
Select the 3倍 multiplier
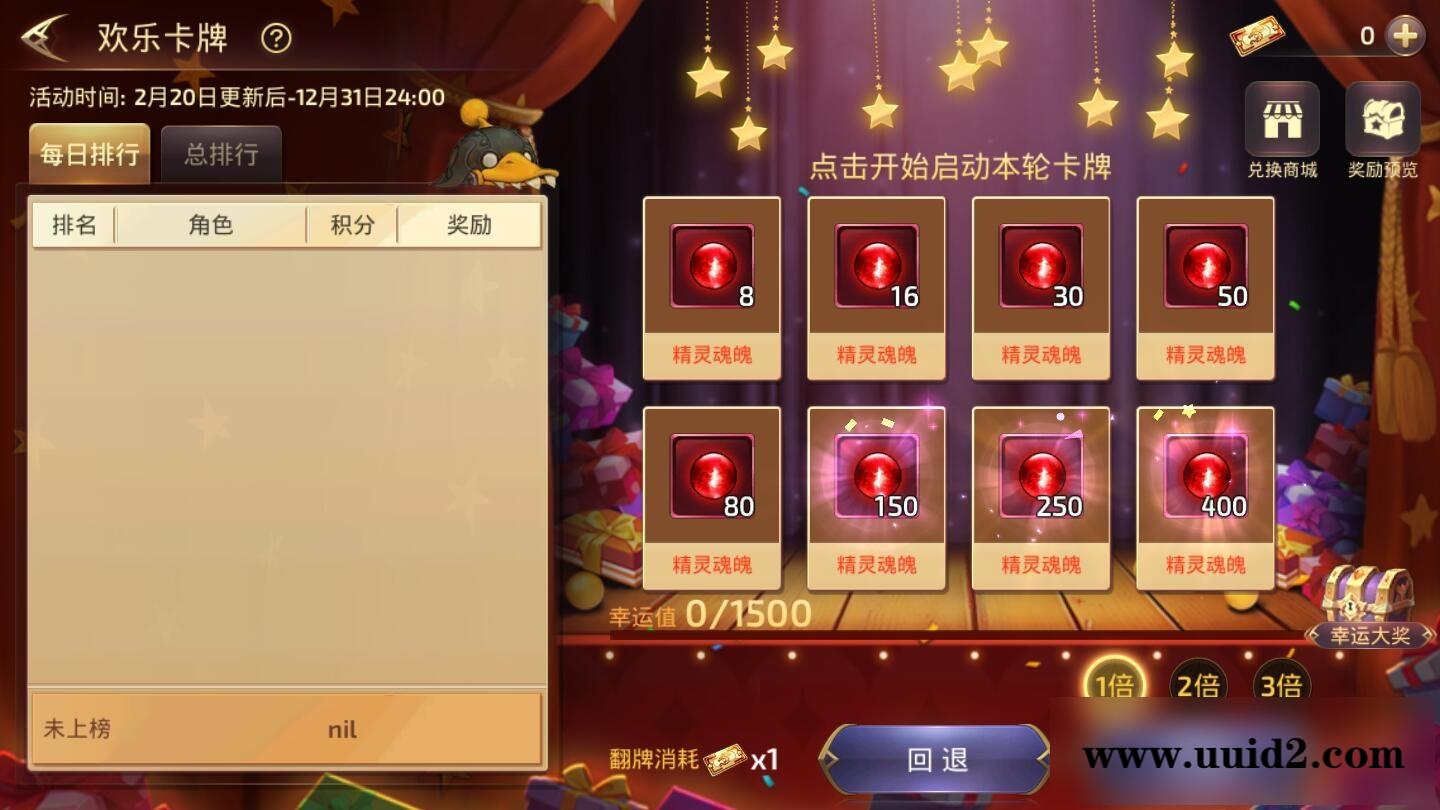tap(1281, 682)
